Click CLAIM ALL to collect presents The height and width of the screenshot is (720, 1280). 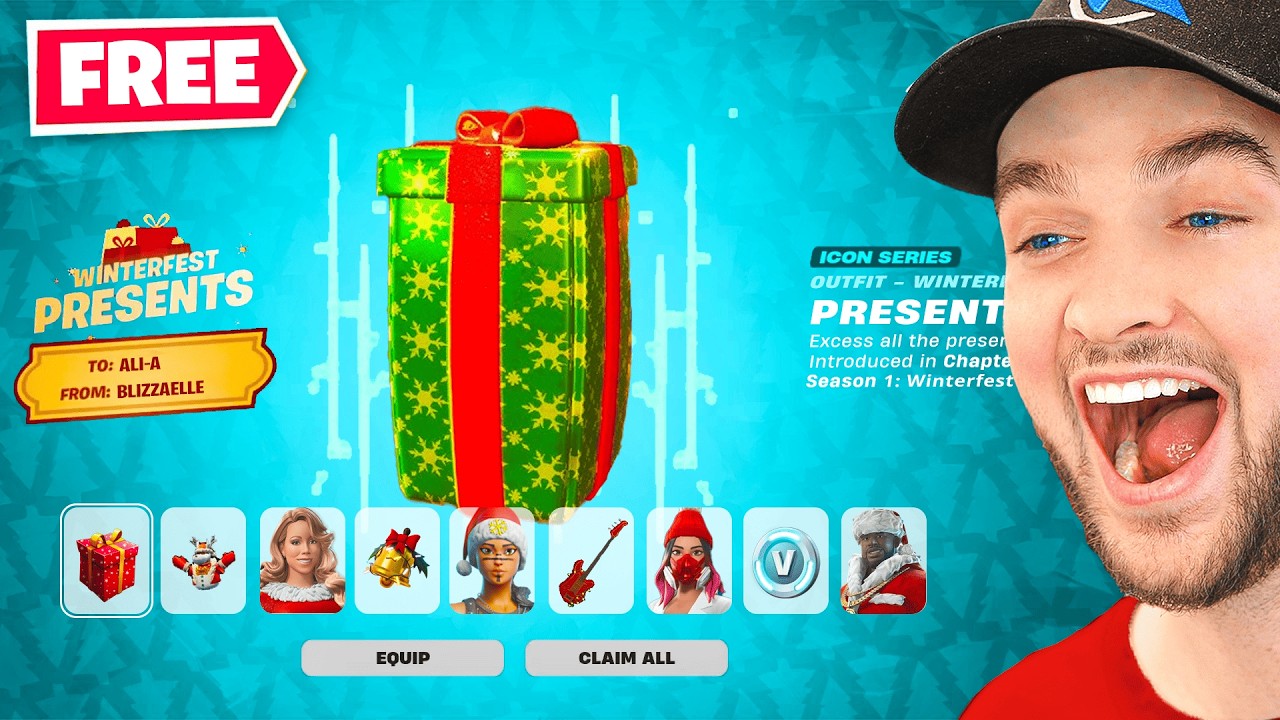coord(626,658)
